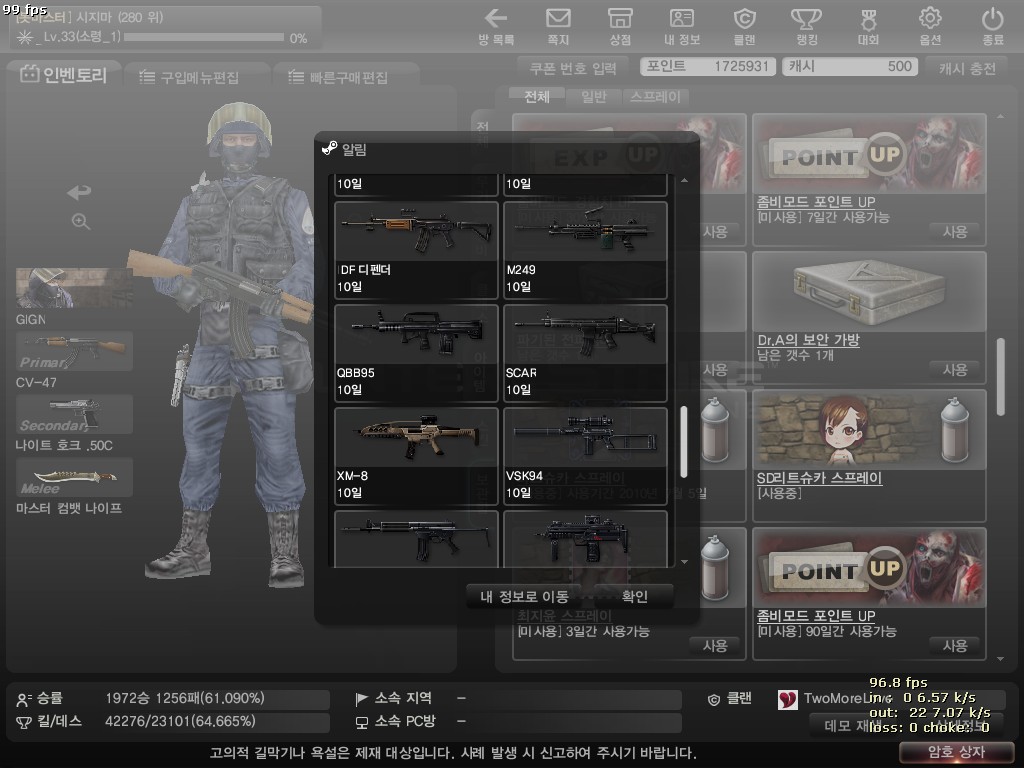Switch to 스프레이 category tab

tap(655, 97)
